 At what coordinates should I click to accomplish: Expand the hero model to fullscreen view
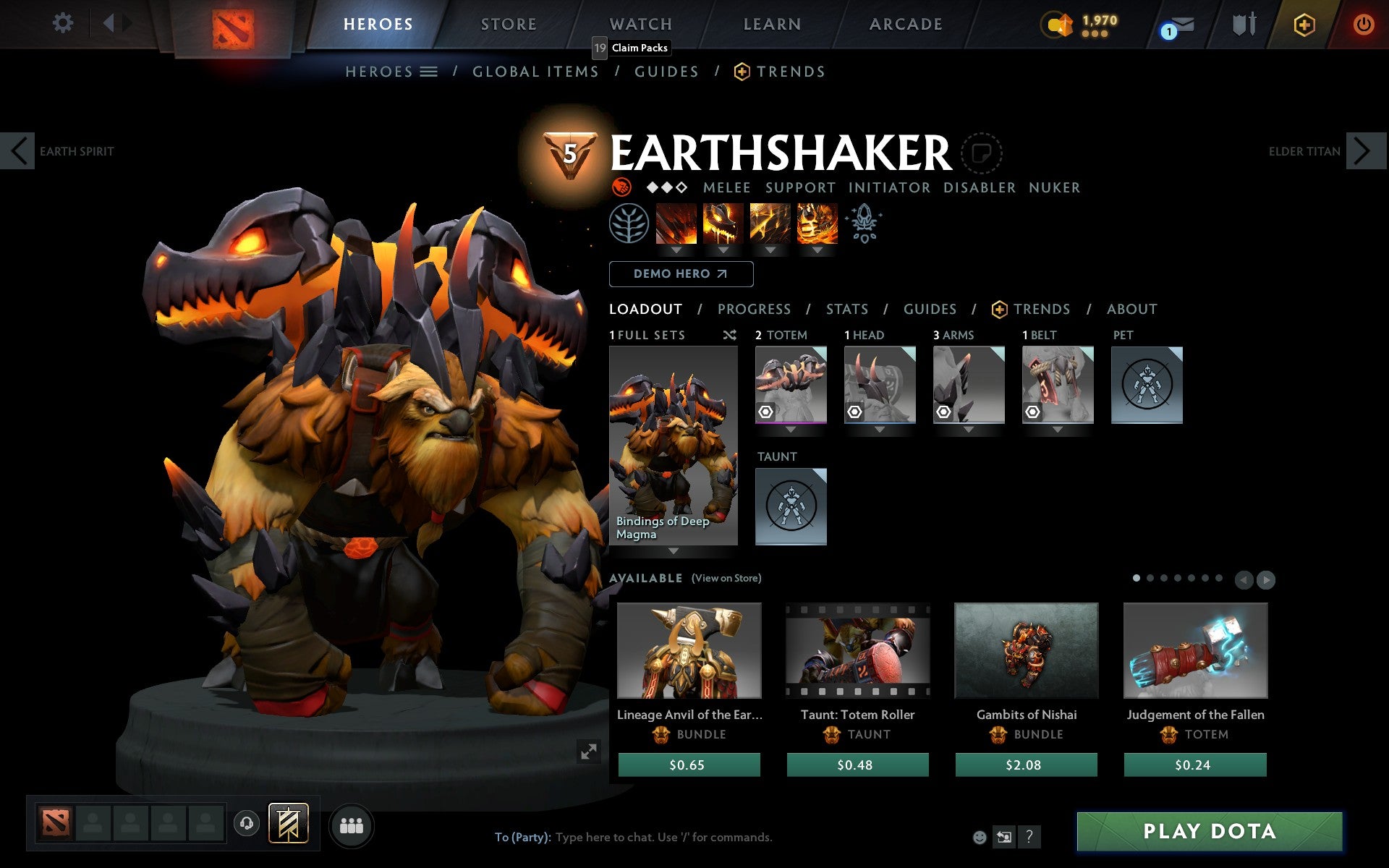pos(588,752)
